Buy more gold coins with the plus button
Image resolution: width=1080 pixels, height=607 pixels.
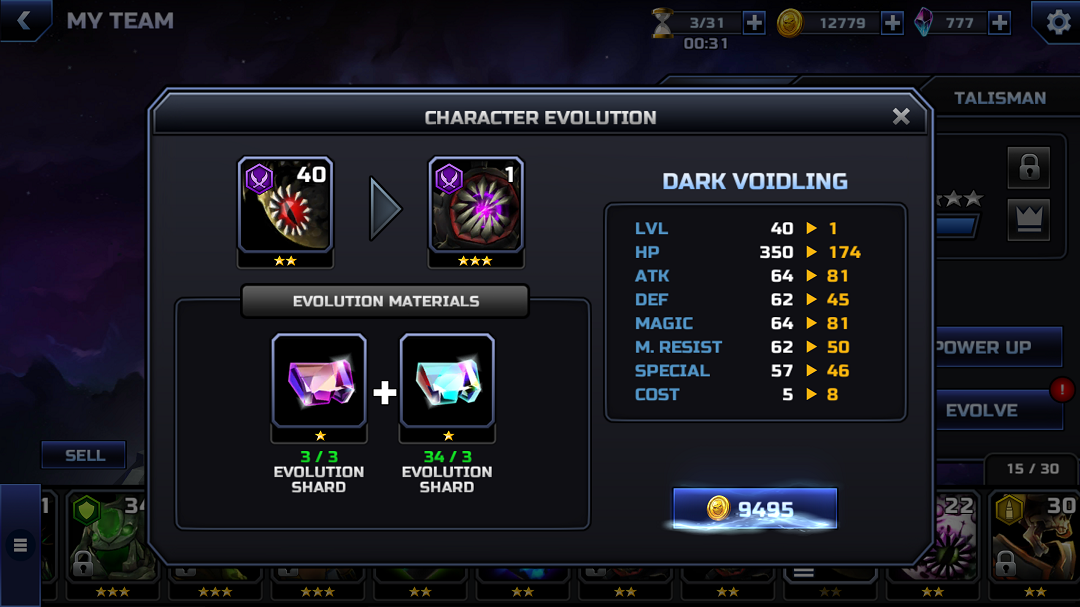point(892,22)
